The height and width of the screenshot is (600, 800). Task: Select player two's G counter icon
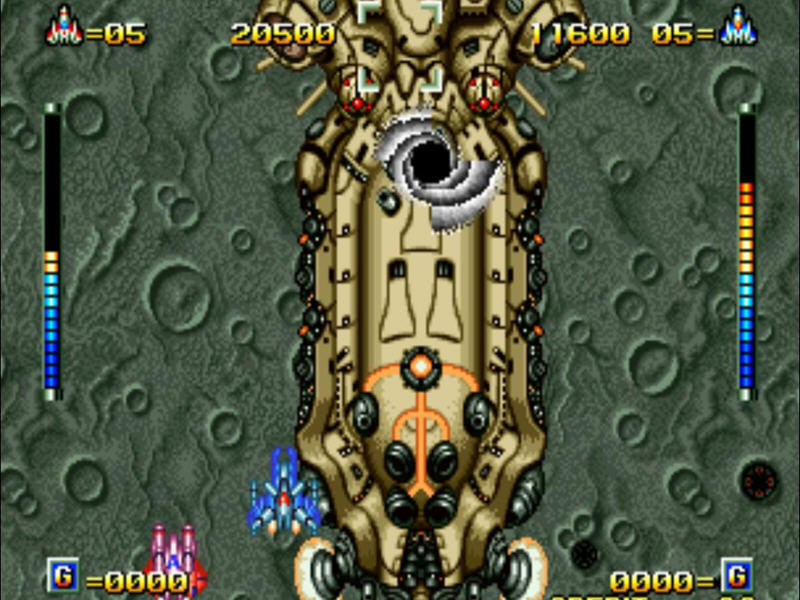point(737,576)
